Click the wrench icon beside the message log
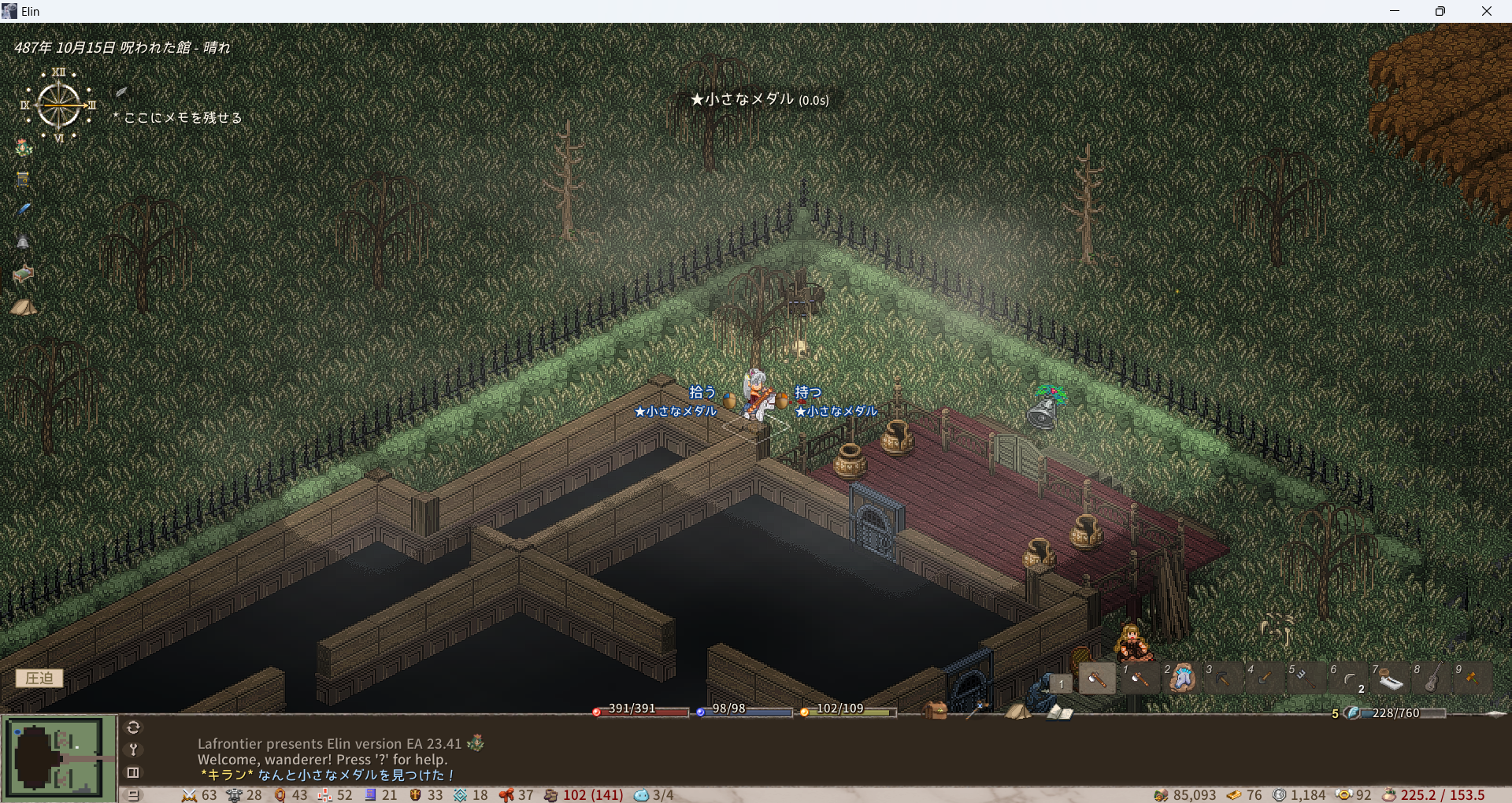 (133, 749)
